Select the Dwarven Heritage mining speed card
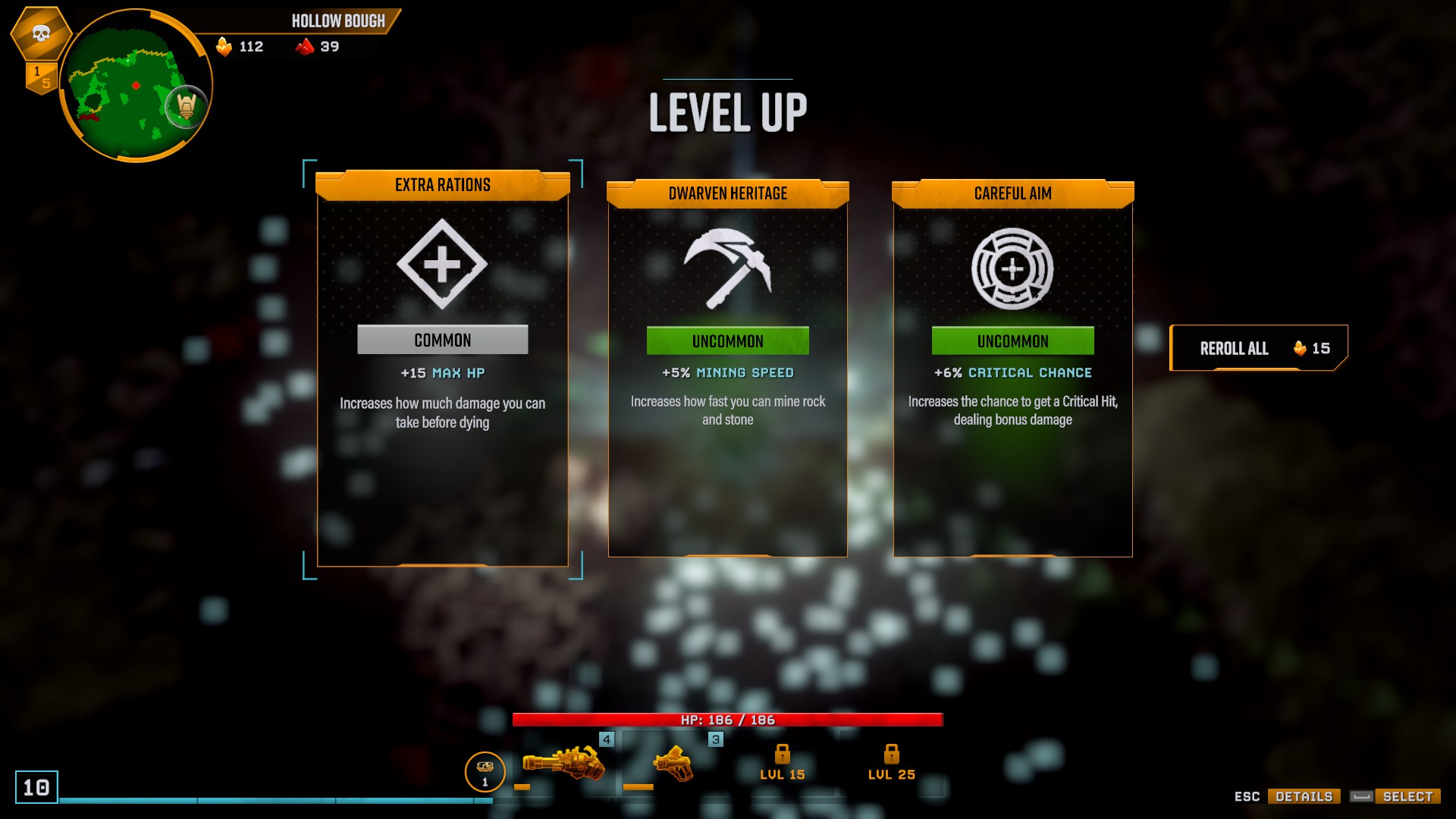The image size is (1456, 819). tap(727, 369)
